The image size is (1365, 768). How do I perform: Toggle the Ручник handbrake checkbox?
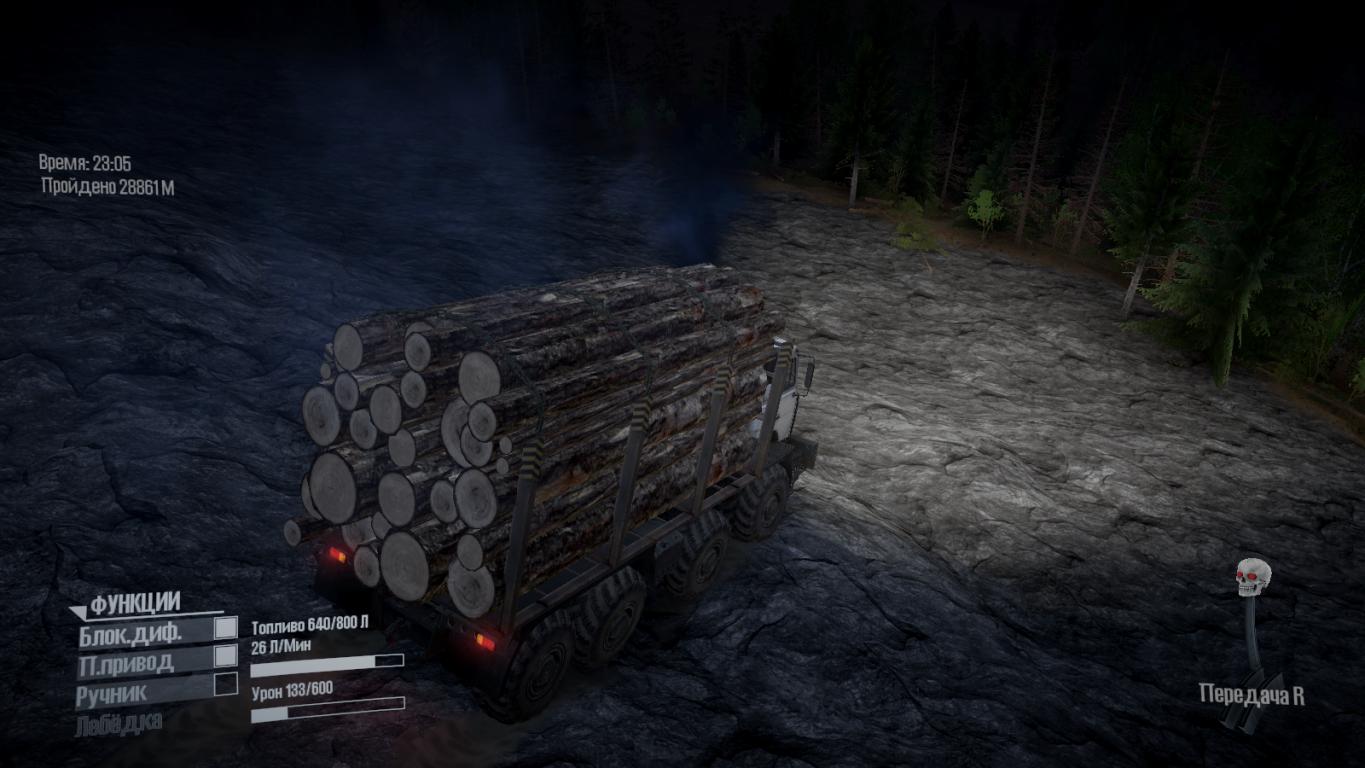[227, 684]
